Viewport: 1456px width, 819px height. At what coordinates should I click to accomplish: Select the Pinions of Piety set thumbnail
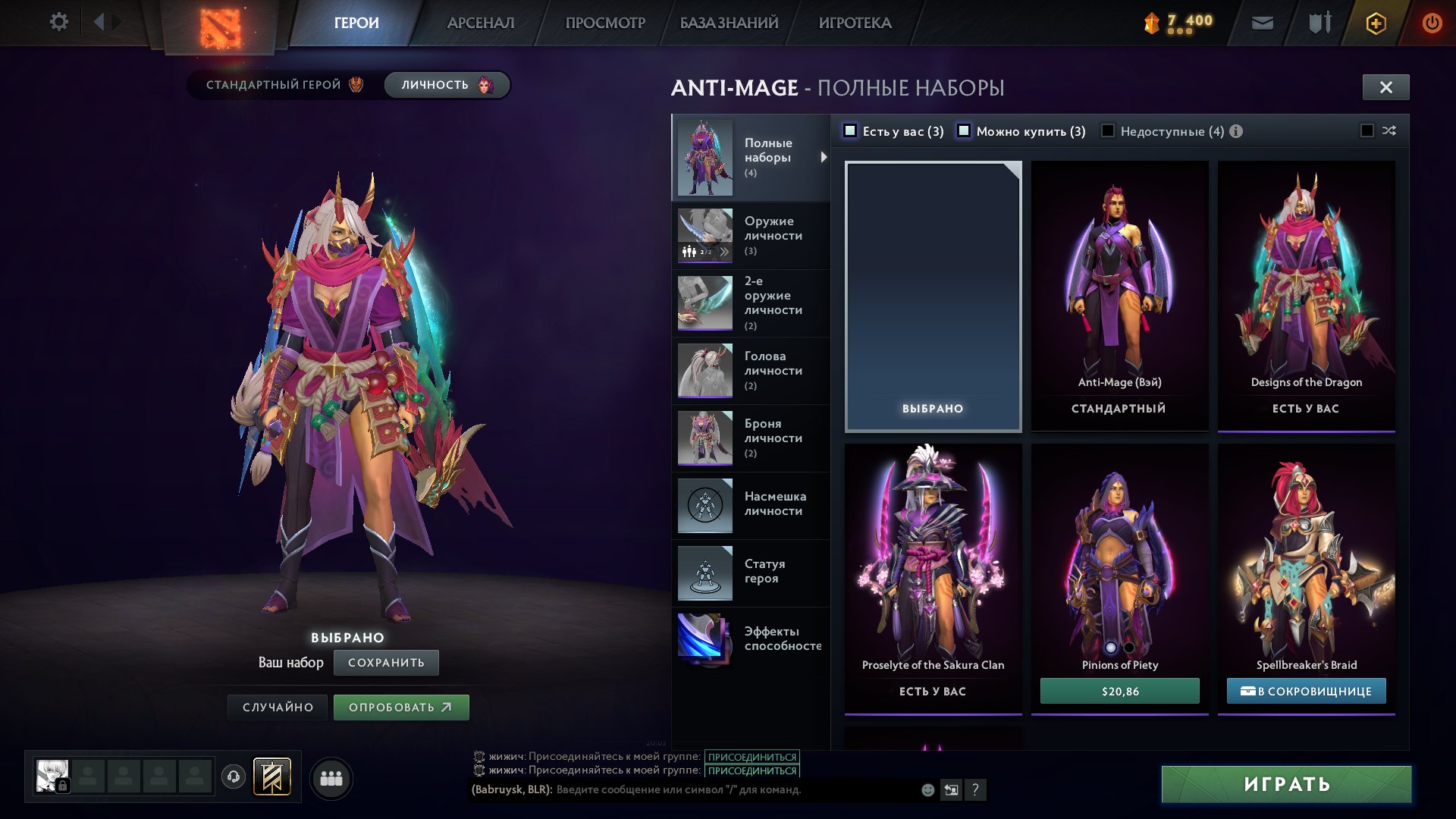tap(1119, 546)
